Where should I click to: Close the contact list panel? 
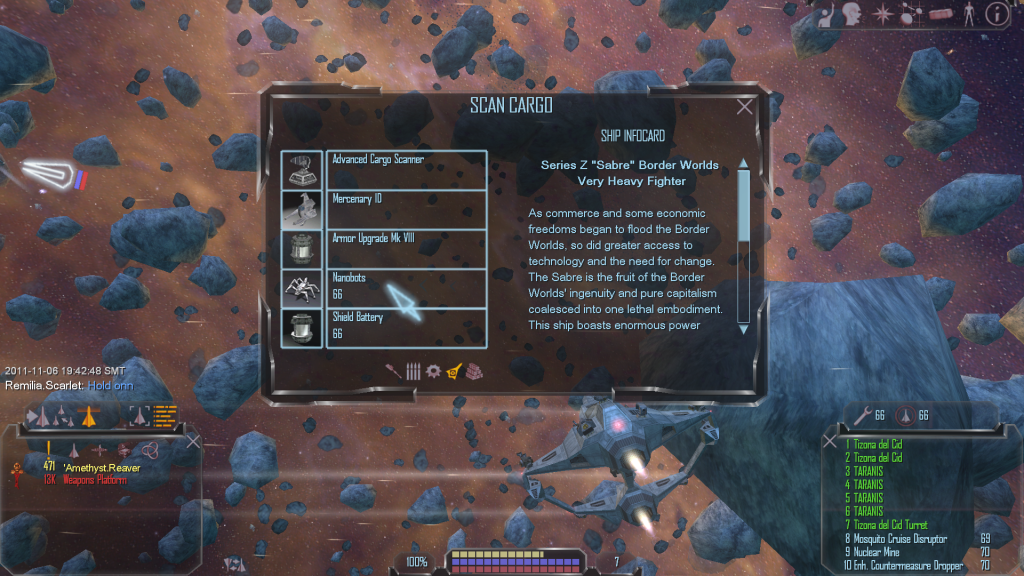(193, 440)
